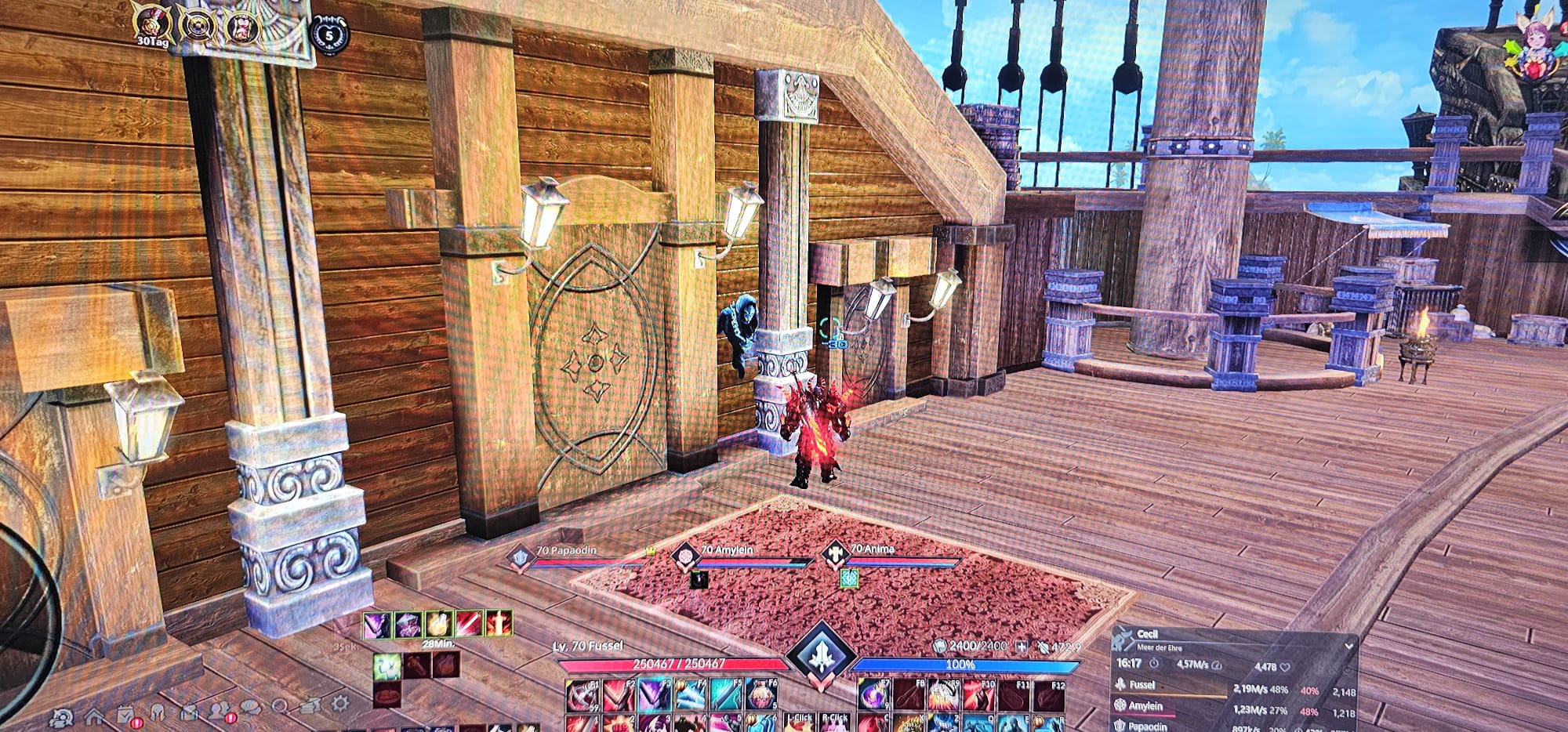Viewport: 1568px width, 732px height.
Task: Activate the F1 skill slot
Action: point(583,694)
